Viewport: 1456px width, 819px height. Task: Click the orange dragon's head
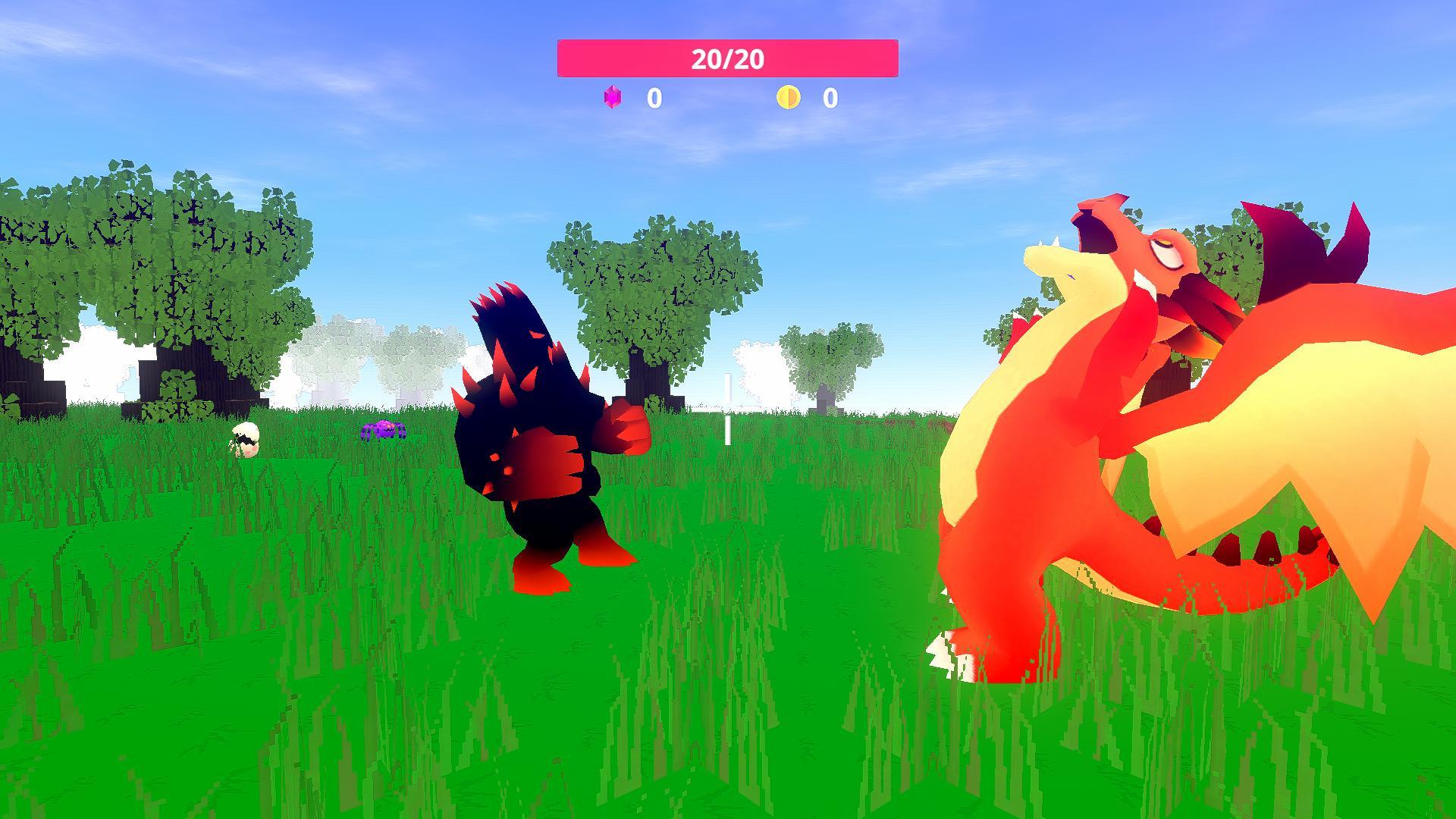[x=1153, y=250]
